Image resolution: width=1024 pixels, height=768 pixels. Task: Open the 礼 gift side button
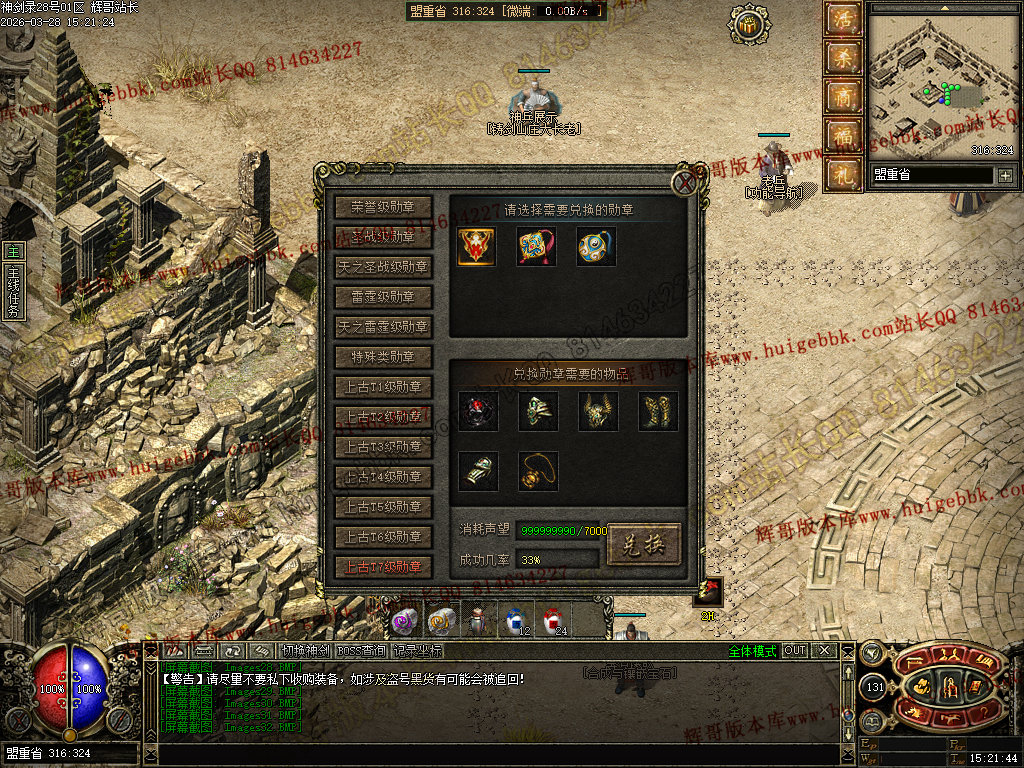pos(842,173)
